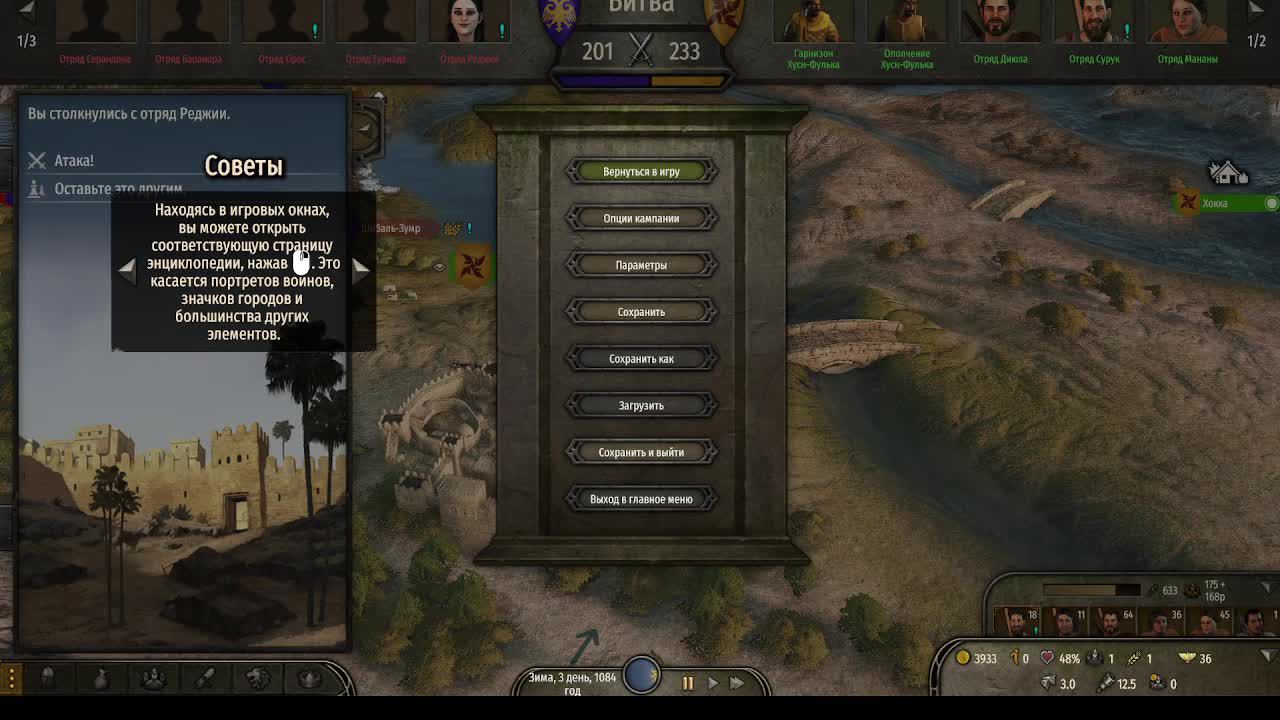The height and width of the screenshot is (720, 1280).
Task: Click the wheat food supply icon
Action: tap(1134, 658)
